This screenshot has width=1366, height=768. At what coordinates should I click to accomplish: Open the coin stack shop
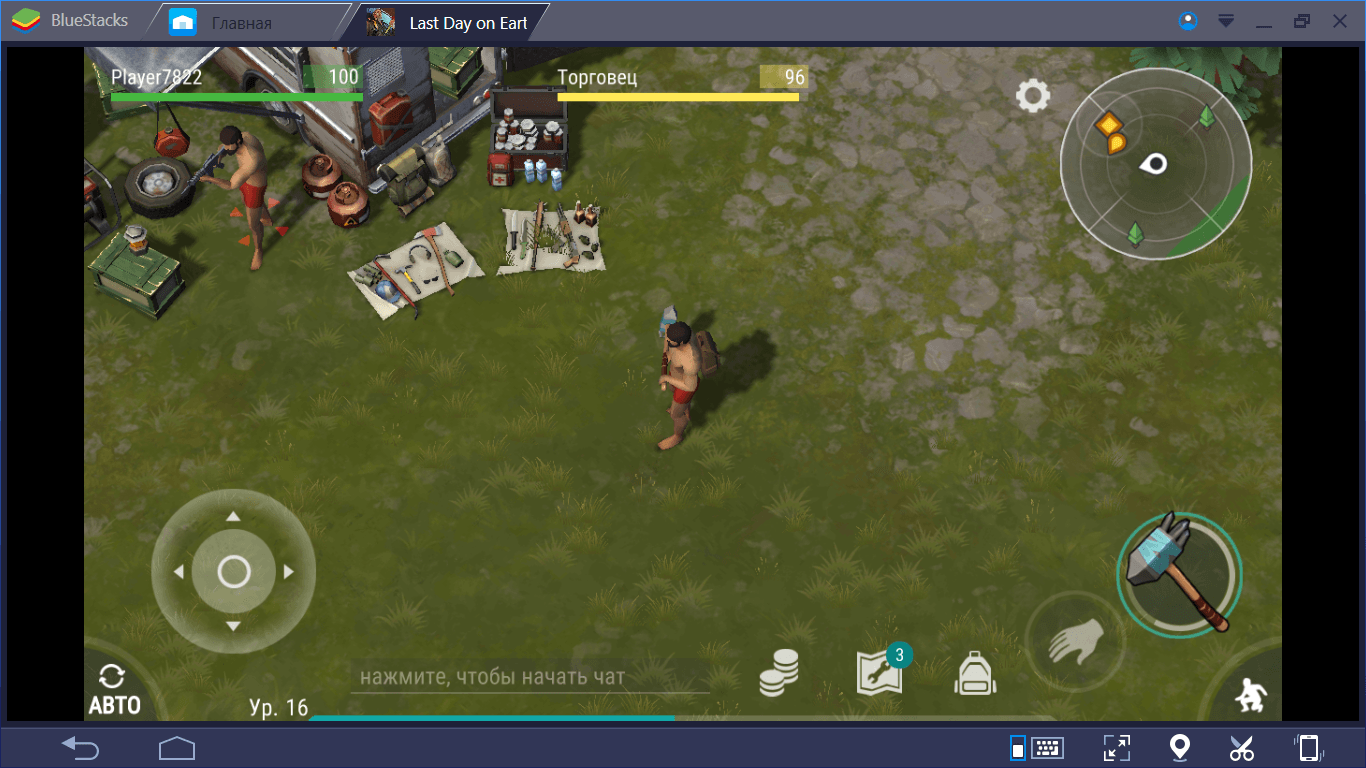(x=779, y=673)
